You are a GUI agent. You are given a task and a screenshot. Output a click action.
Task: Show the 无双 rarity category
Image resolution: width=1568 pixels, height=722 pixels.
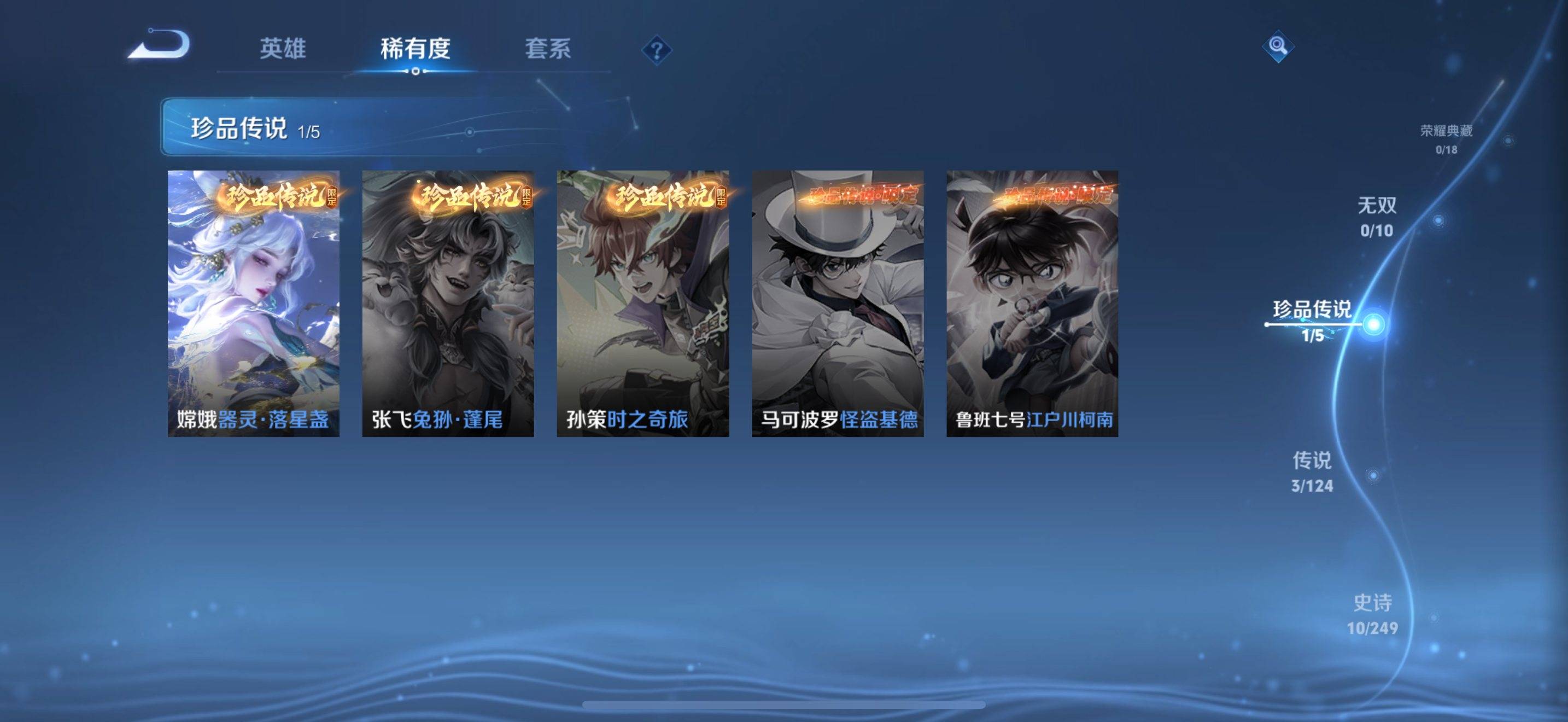click(1377, 216)
